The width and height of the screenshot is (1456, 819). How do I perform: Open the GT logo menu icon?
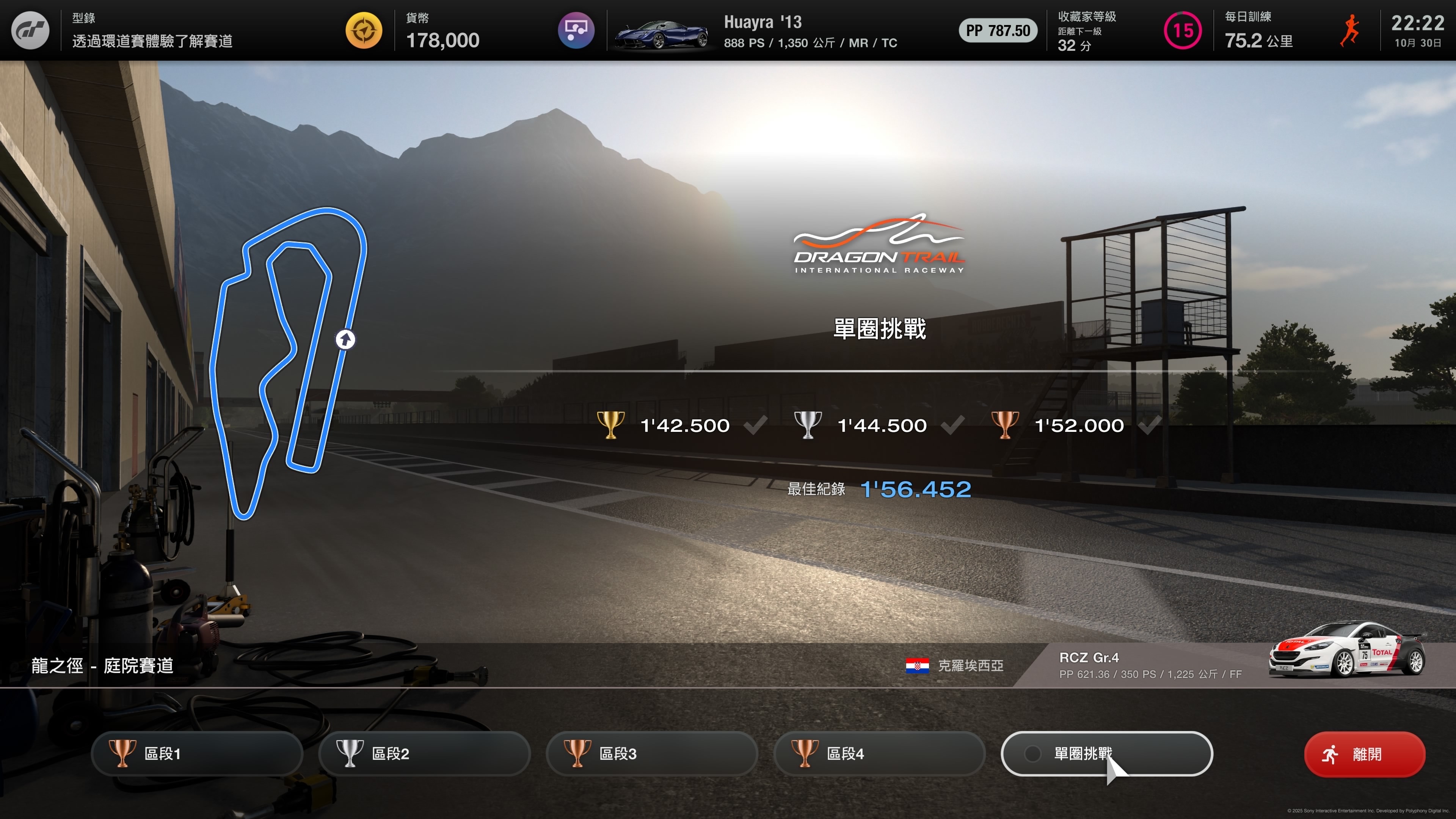coord(30,30)
